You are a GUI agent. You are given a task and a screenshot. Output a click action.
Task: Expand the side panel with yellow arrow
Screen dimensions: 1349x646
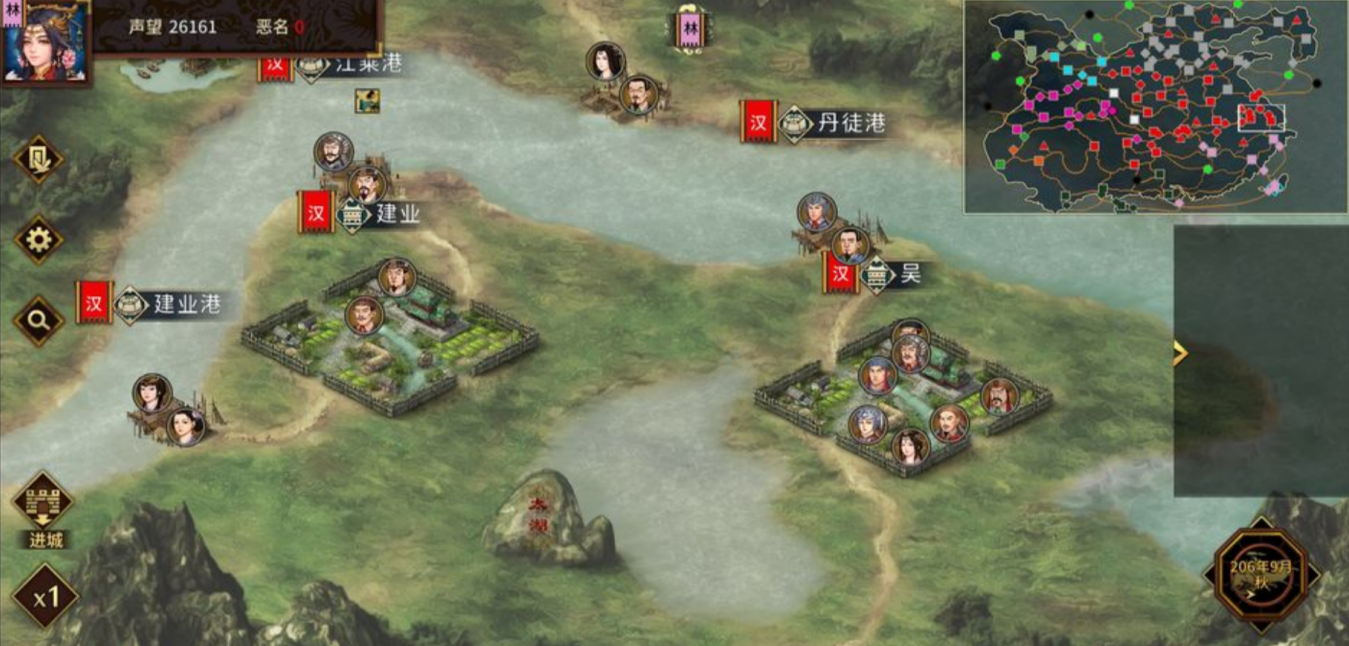1180,353
